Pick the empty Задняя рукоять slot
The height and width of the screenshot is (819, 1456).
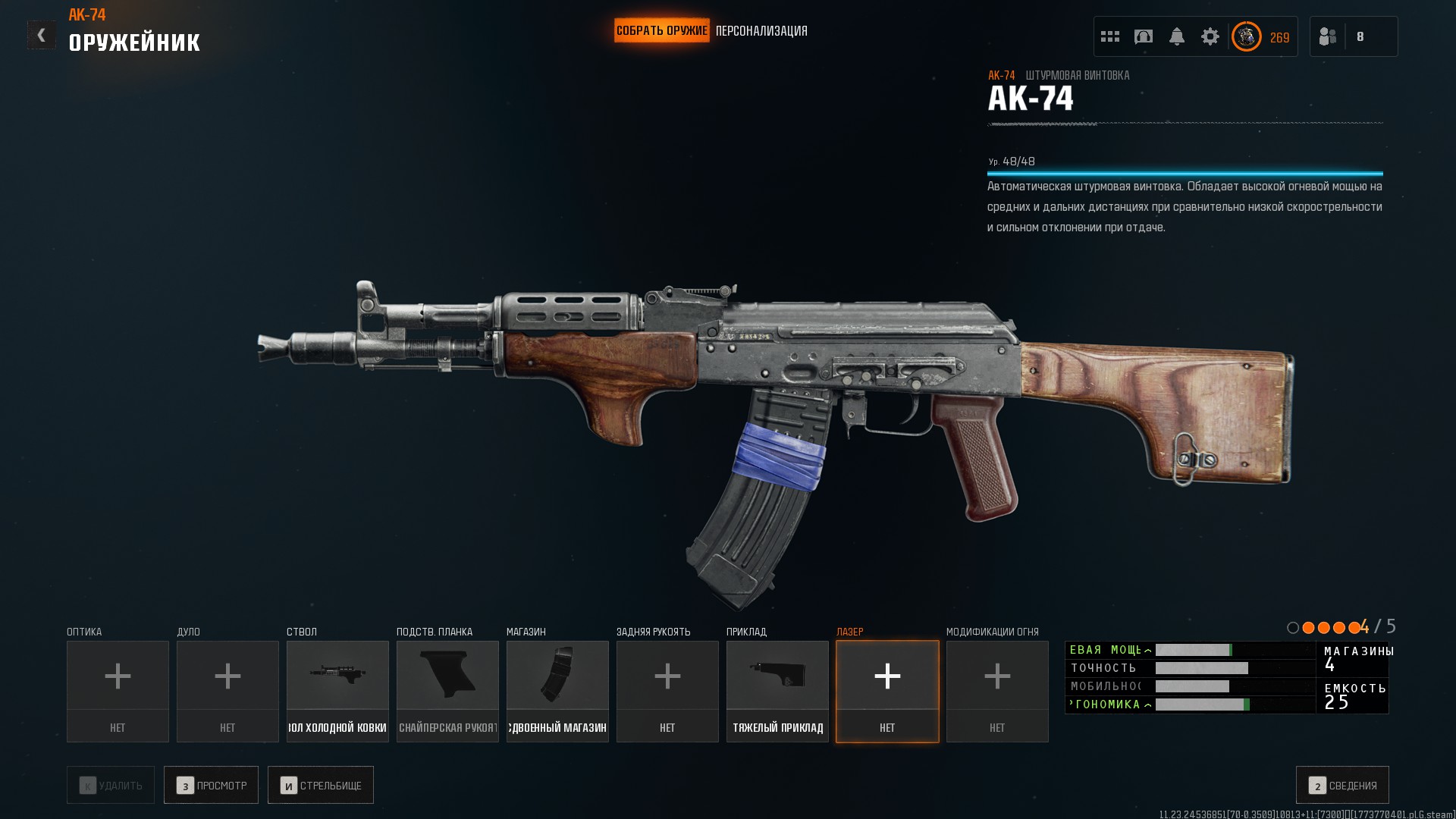[667, 691]
